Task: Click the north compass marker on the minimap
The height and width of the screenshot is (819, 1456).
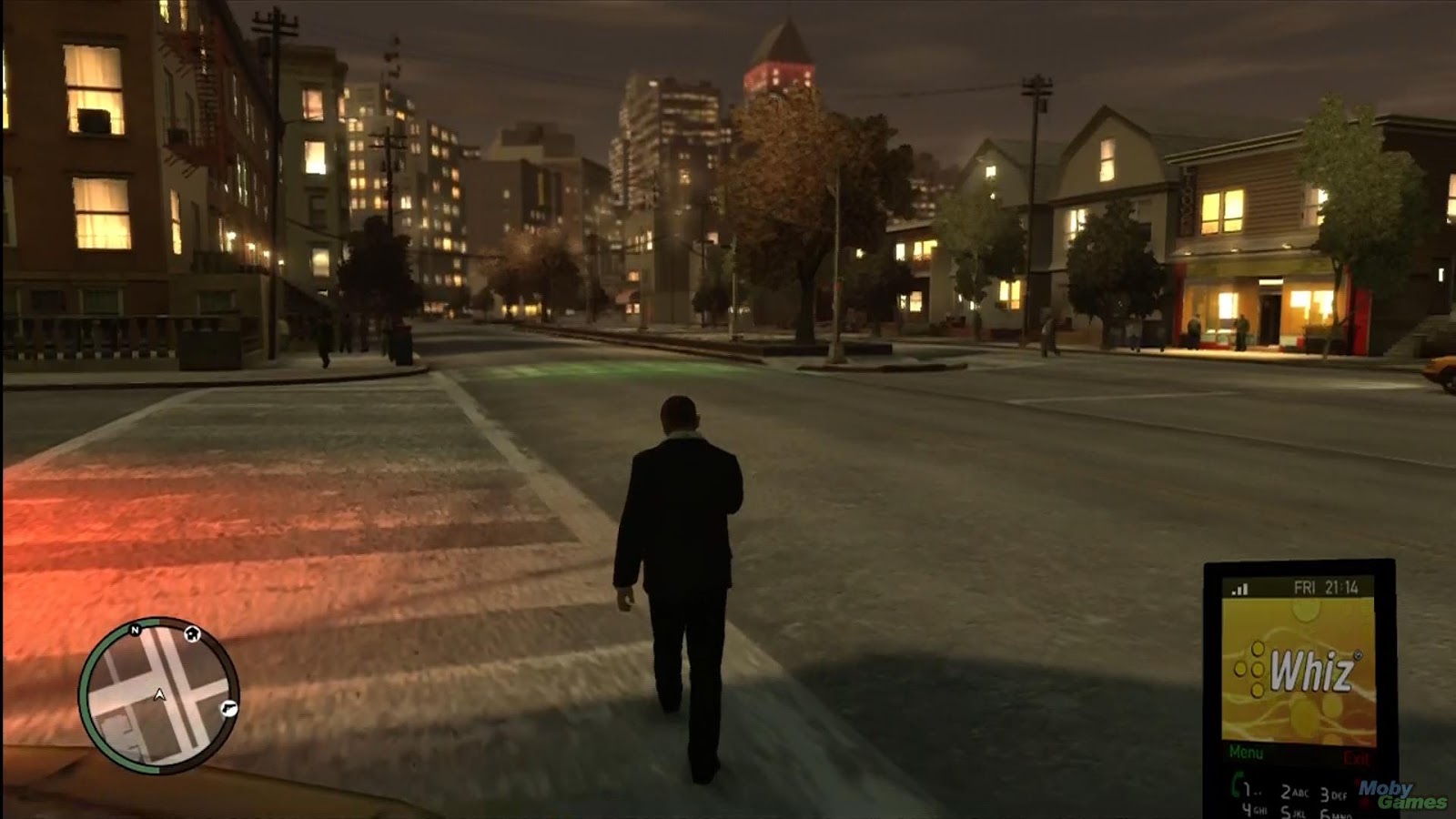Action: pyautogui.click(x=135, y=630)
